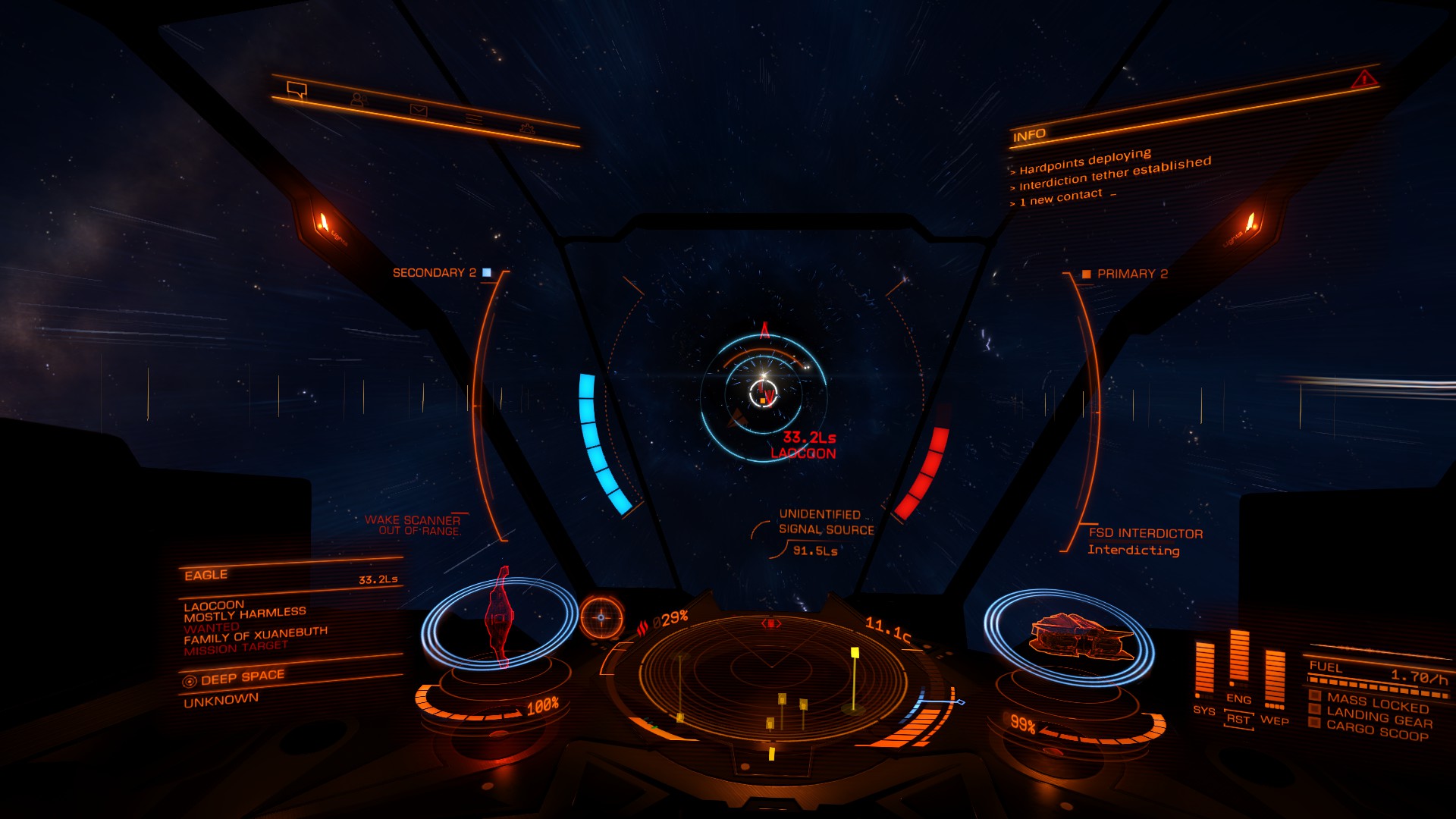Open the comms gear settings tab

[527, 129]
